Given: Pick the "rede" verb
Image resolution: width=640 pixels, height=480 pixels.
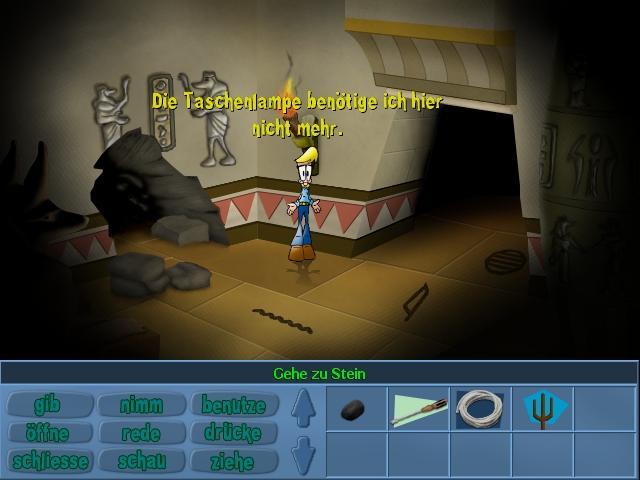Looking at the screenshot, I should [x=141, y=433].
